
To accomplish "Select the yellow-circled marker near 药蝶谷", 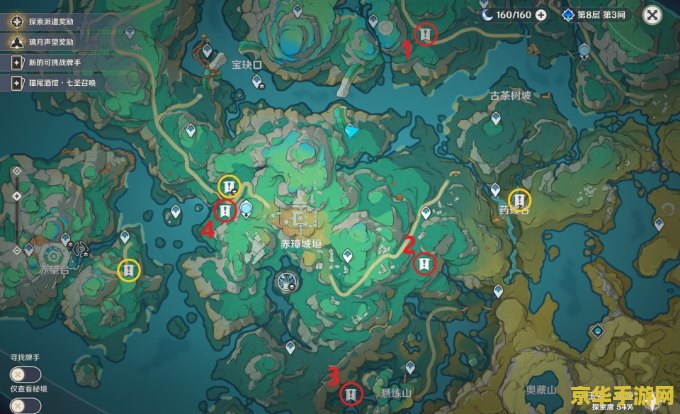I will [x=518, y=199].
